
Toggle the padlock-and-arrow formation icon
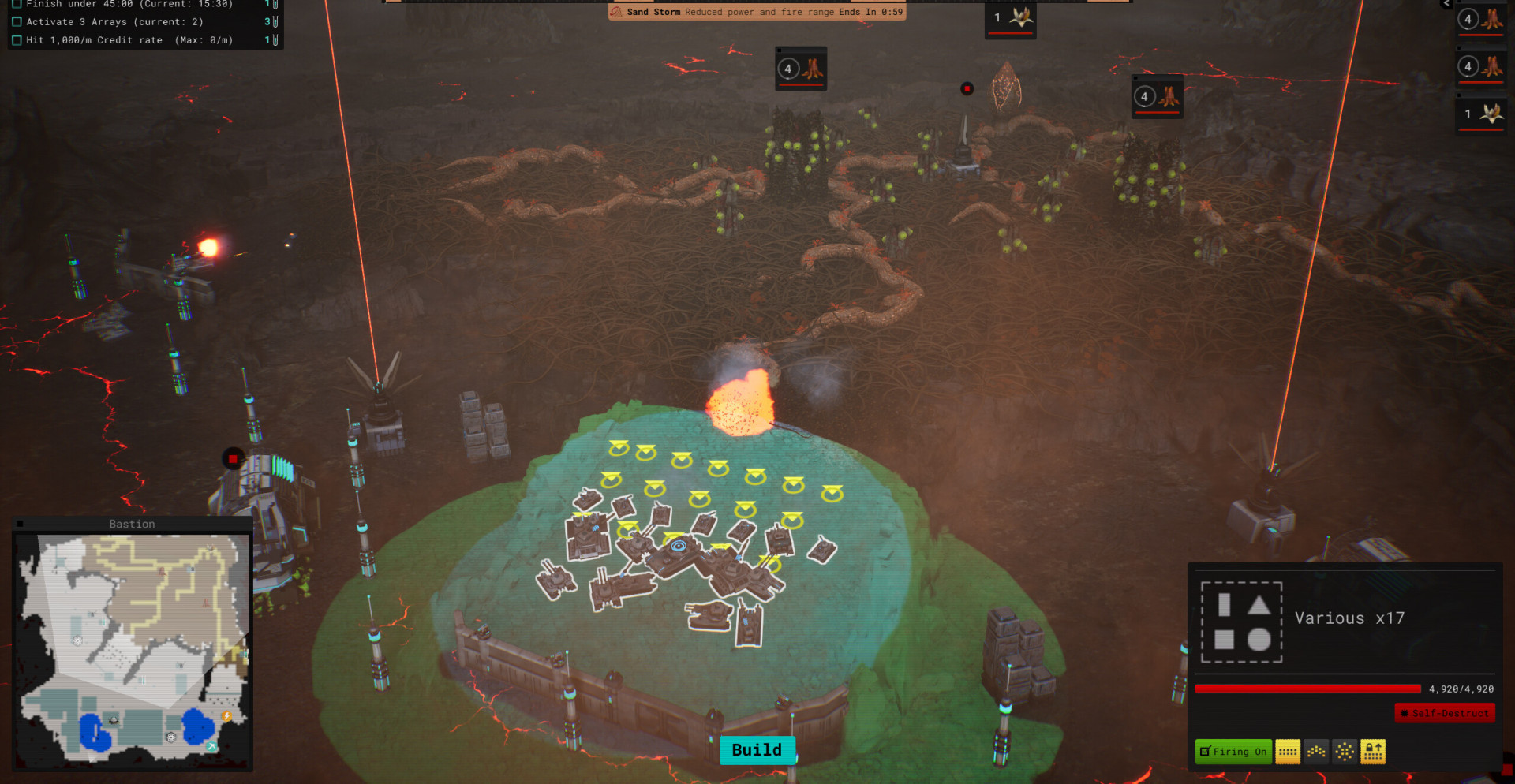pyautogui.click(x=1373, y=752)
